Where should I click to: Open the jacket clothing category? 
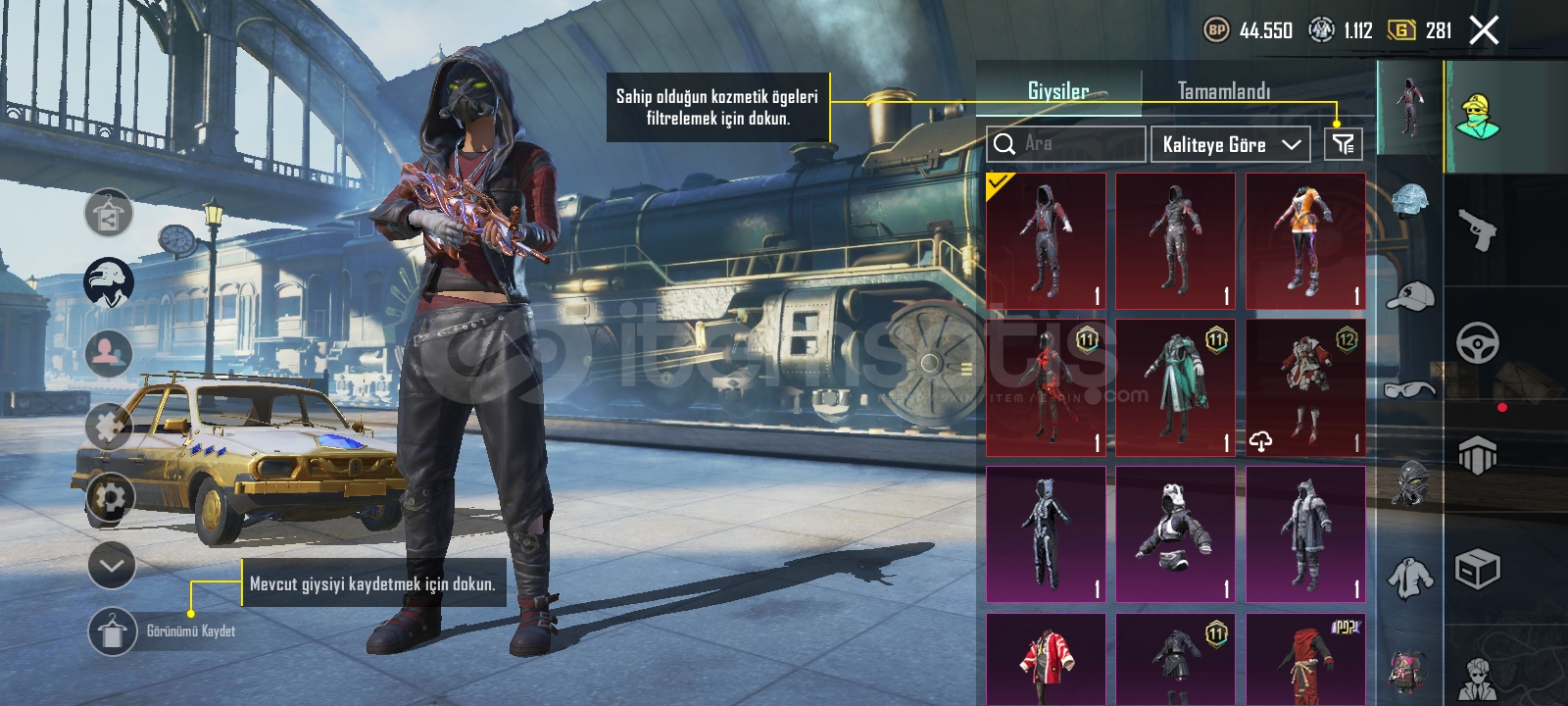coord(1409,577)
